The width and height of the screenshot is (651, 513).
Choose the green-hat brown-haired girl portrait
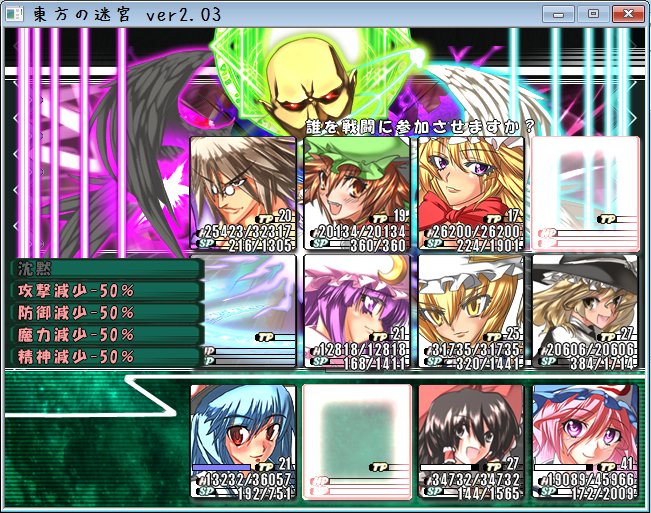tap(357, 191)
